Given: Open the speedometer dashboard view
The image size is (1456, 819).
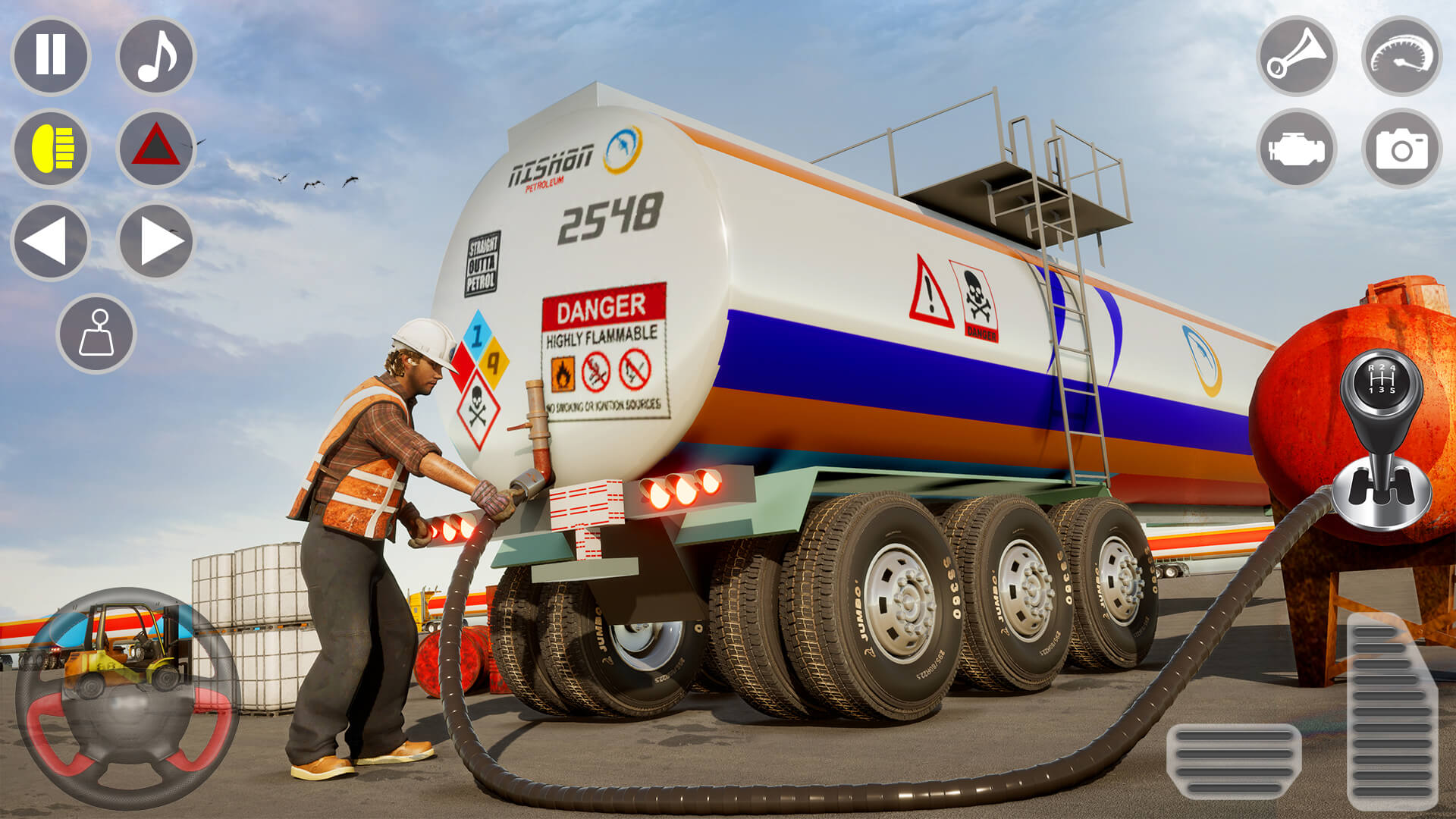Looking at the screenshot, I should point(1398,59).
